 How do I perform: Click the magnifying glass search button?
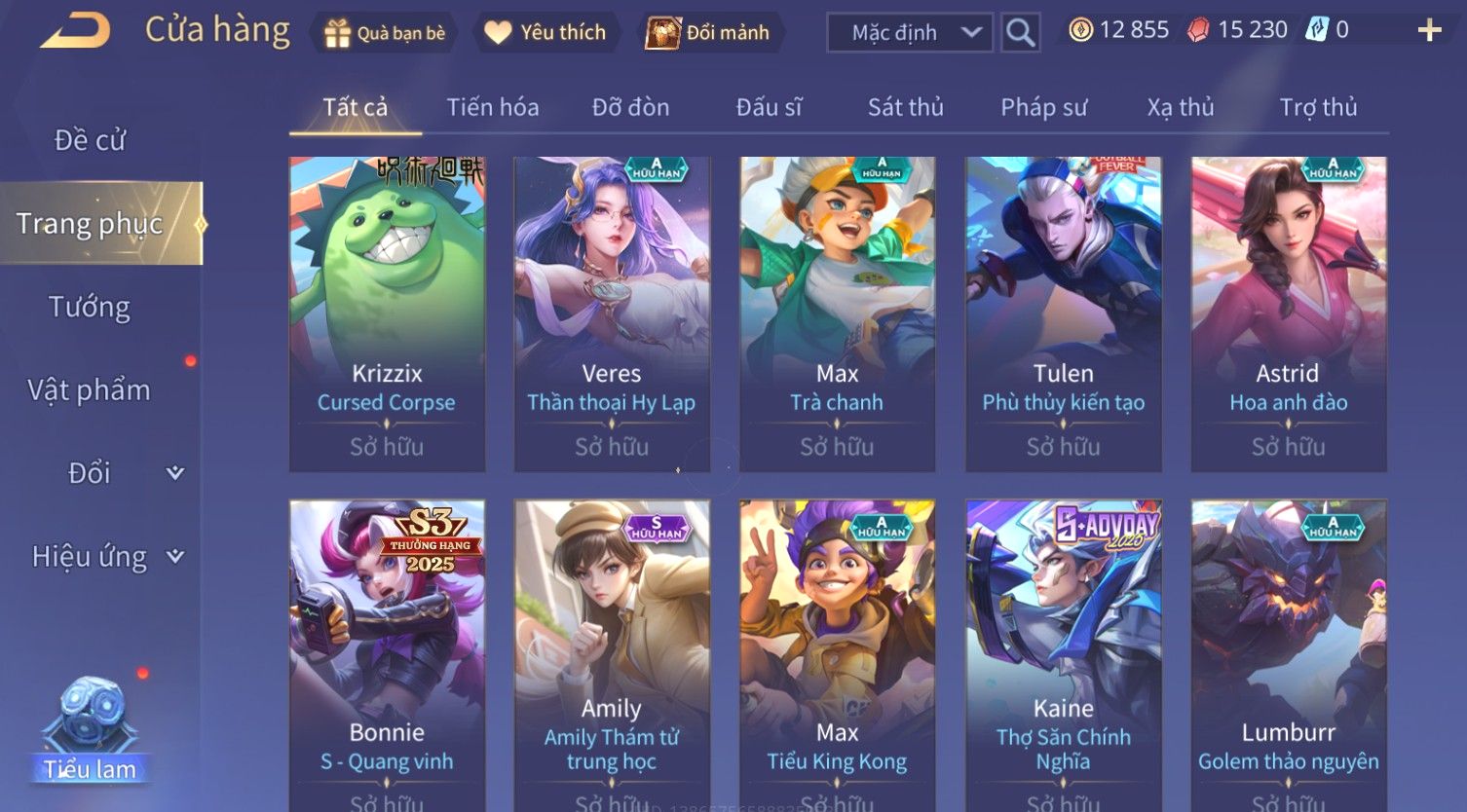tap(1020, 32)
